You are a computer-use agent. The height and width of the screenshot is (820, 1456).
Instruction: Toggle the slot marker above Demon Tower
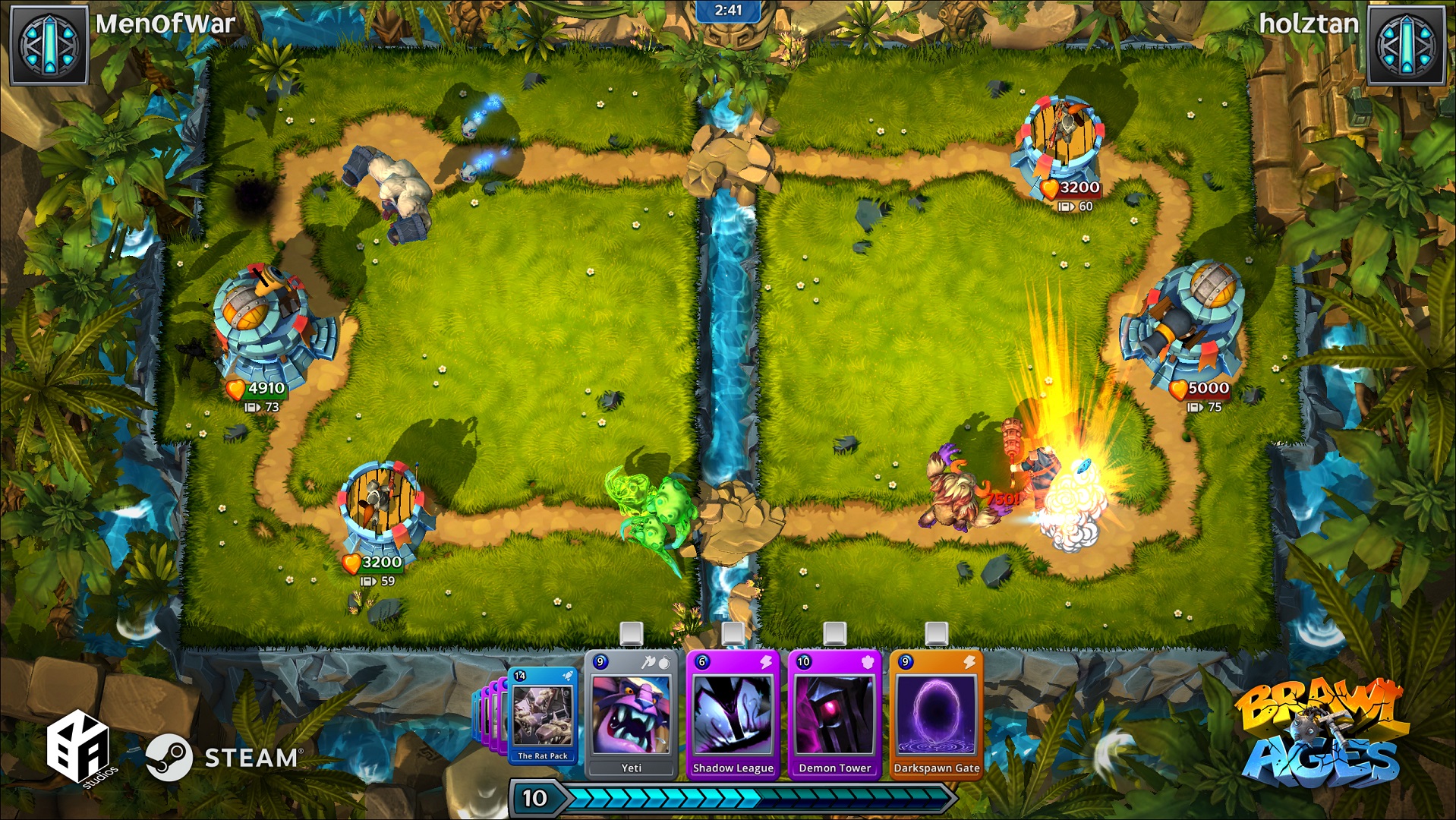[x=834, y=632]
